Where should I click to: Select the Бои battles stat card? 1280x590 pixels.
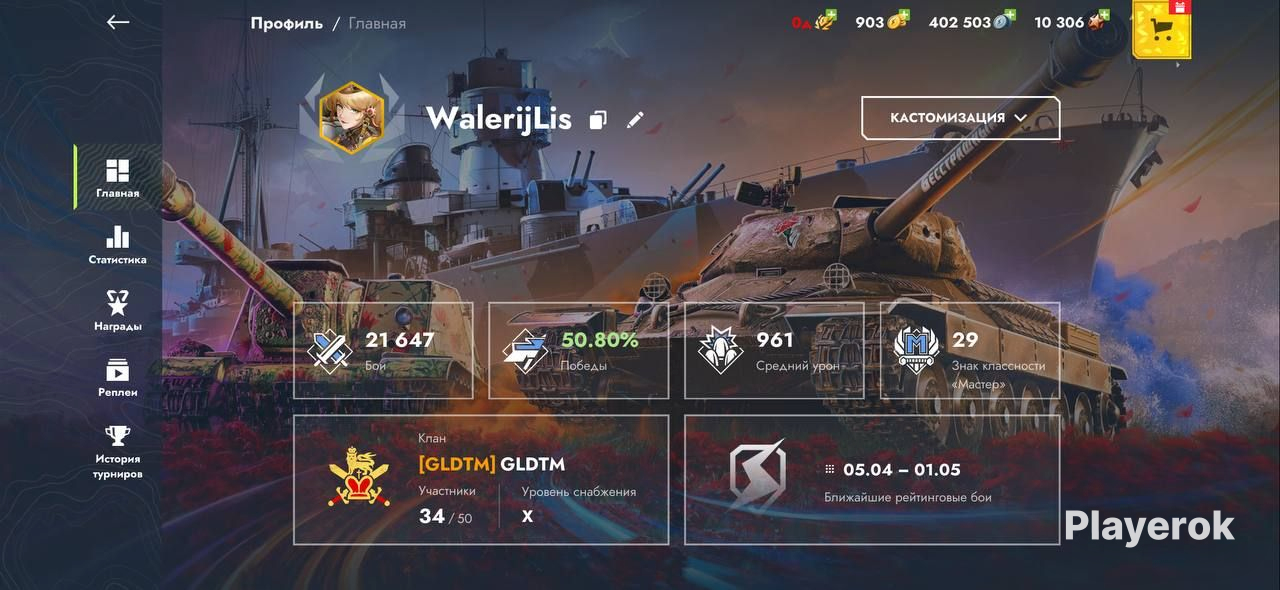click(383, 351)
